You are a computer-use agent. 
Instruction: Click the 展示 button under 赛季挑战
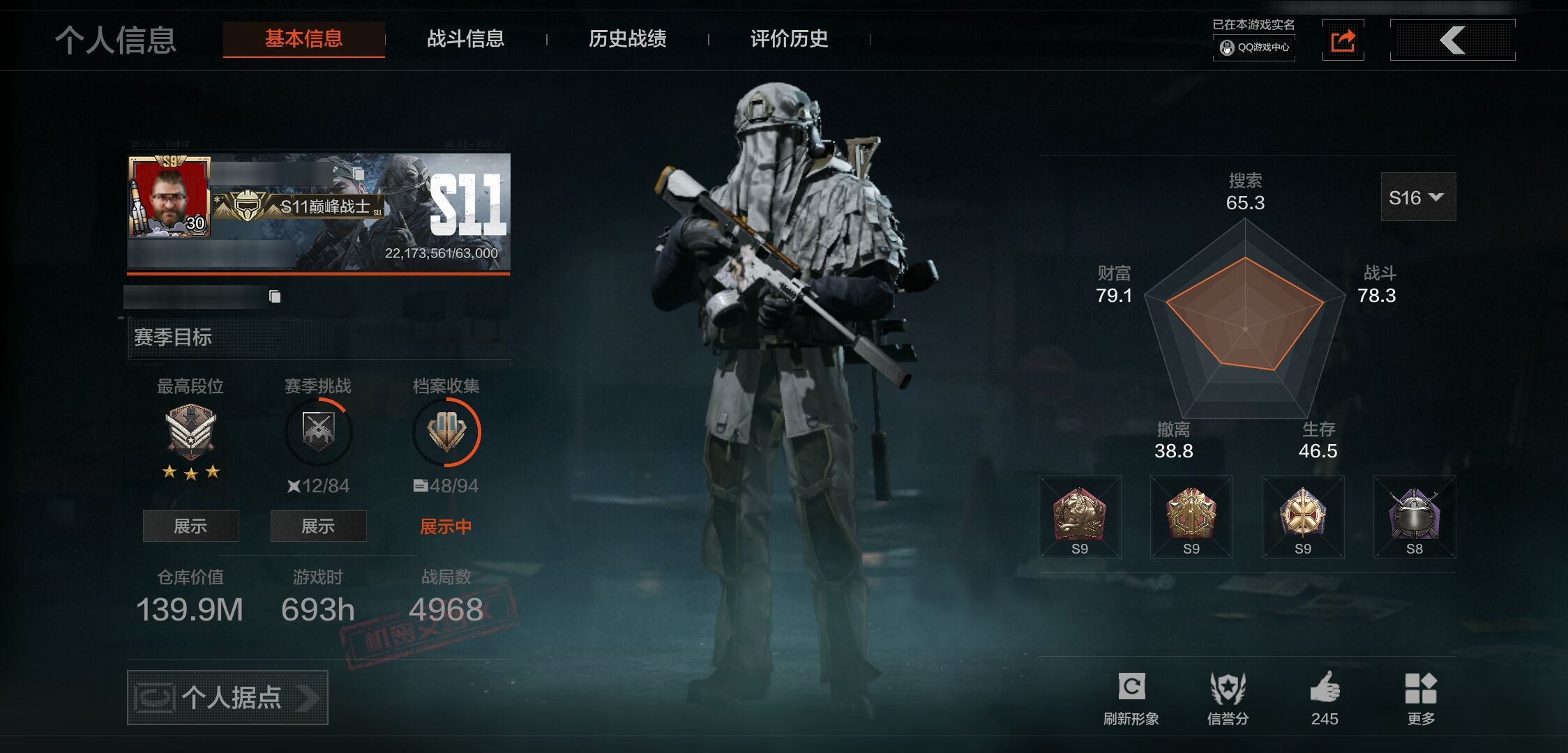tap(318, 526)
